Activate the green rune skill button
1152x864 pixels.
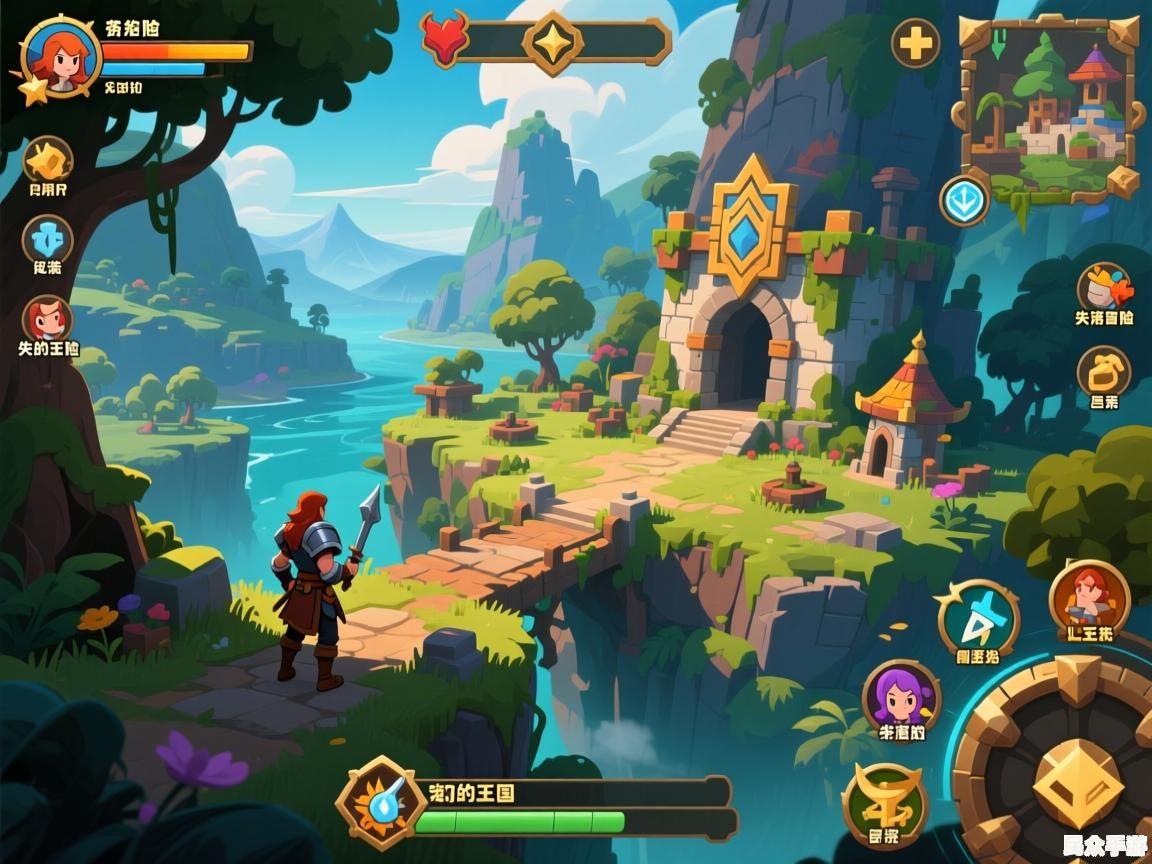click(884, 802)
